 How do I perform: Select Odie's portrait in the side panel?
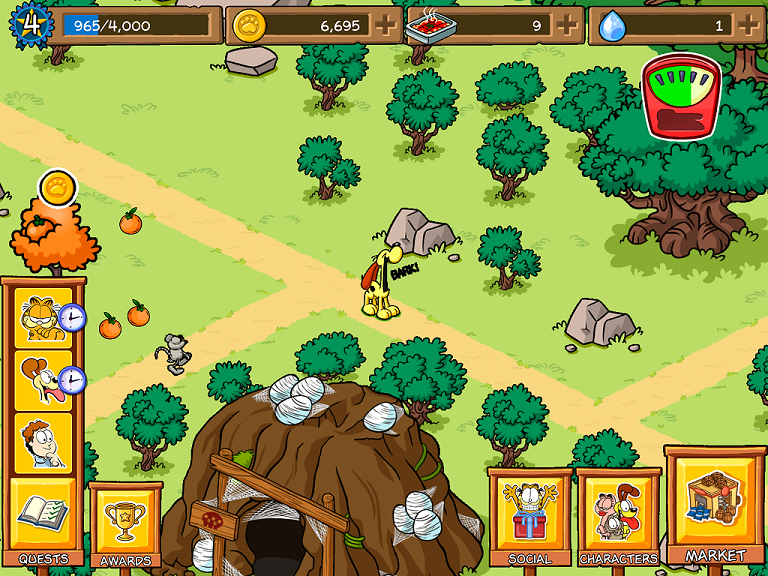coord(42,380)
